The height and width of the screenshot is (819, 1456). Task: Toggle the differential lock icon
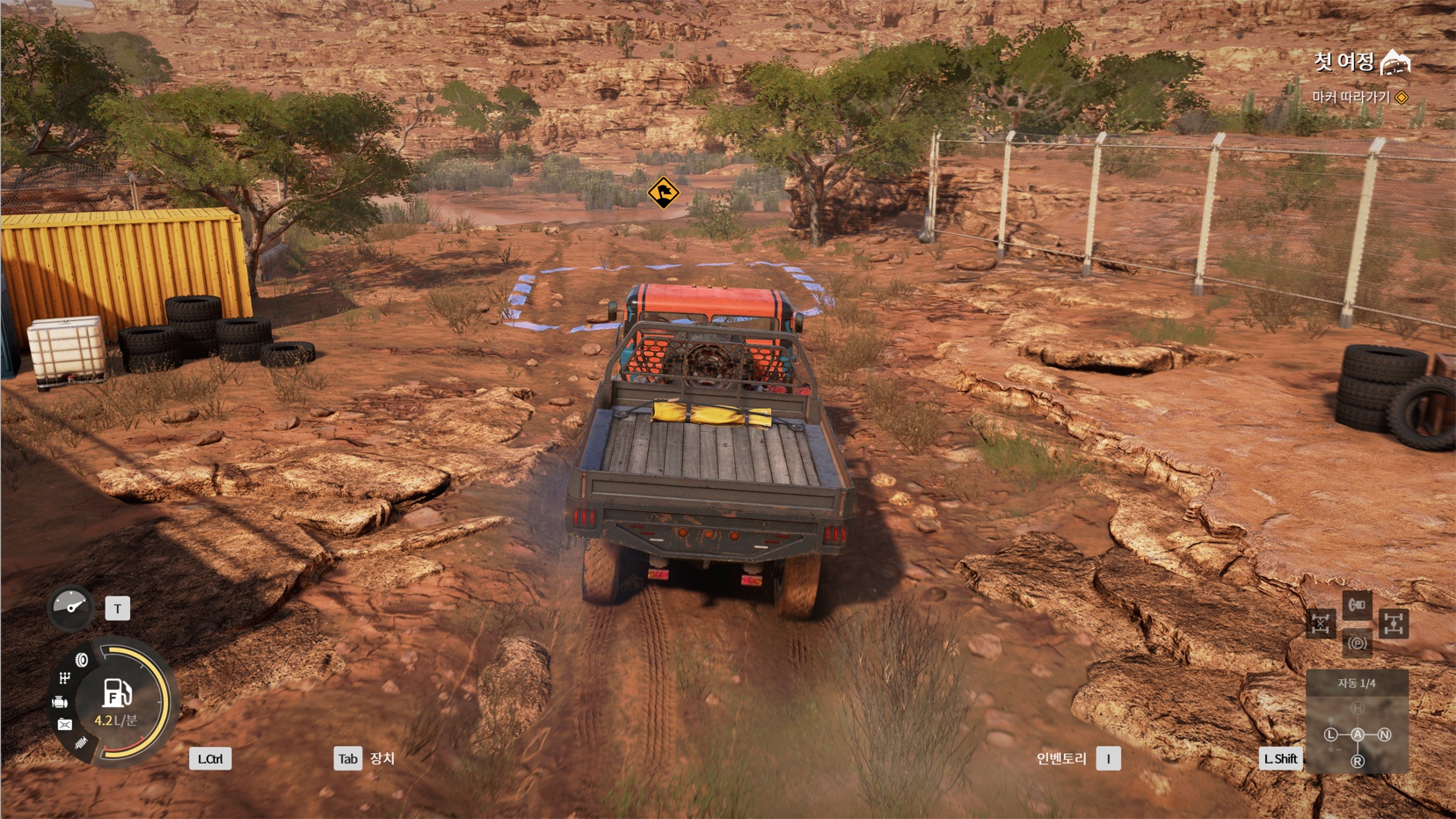tap(1320, 624)
